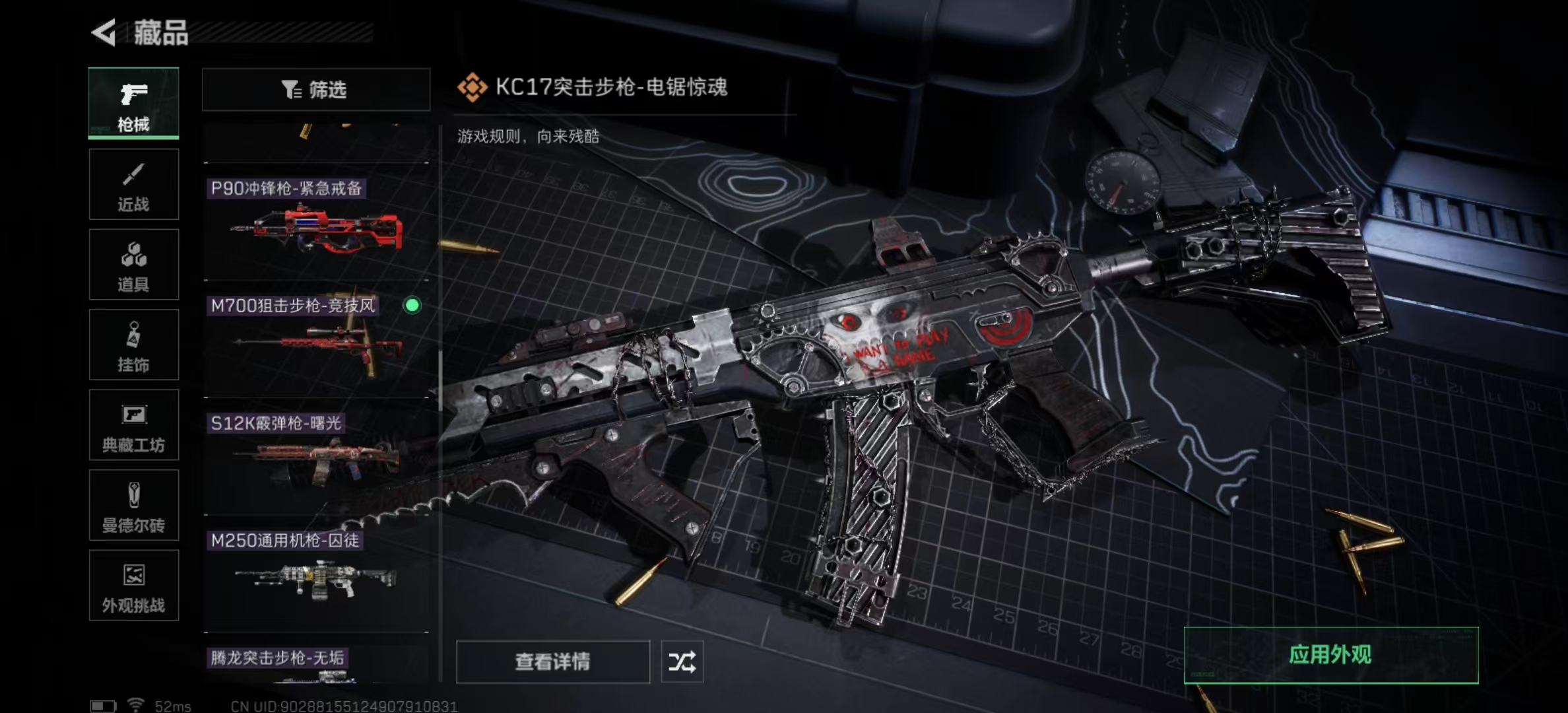Show the 挂饰 charms category
This screenshot has height=713, width=1568.
[x=133, y=345]
